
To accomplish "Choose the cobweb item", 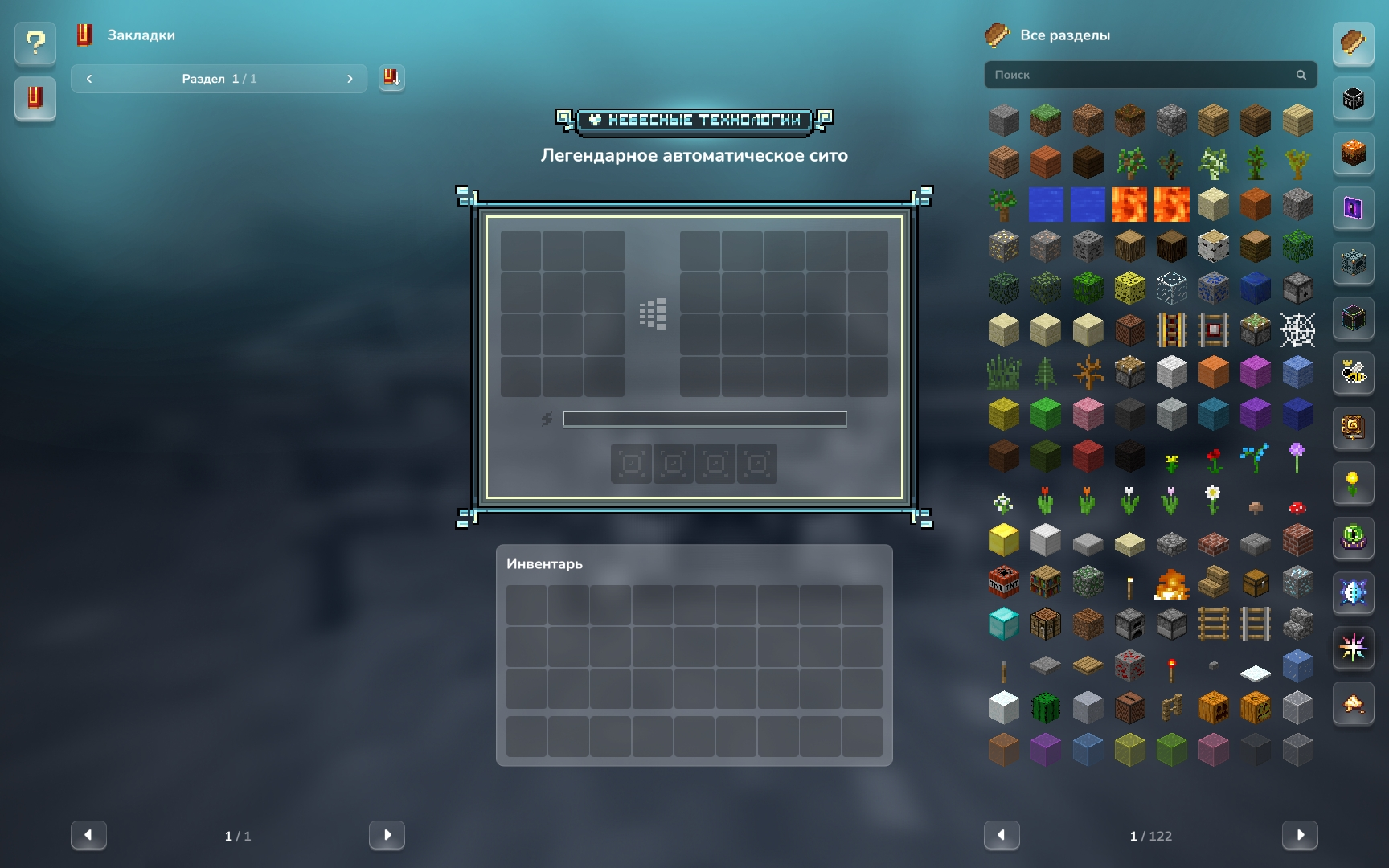I will coord(1297,330).
